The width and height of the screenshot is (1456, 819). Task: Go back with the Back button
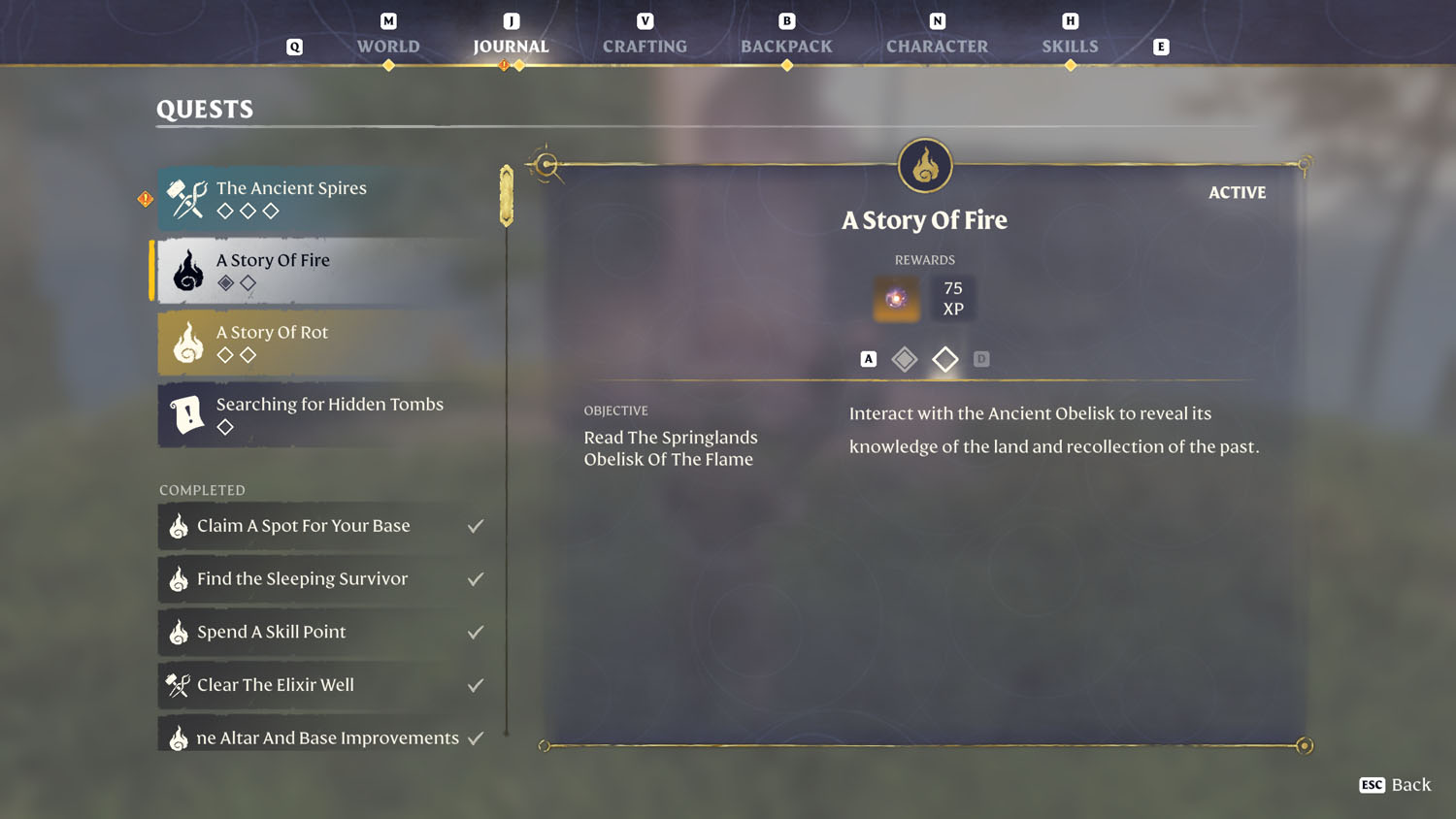click(x=1396, y=785)
